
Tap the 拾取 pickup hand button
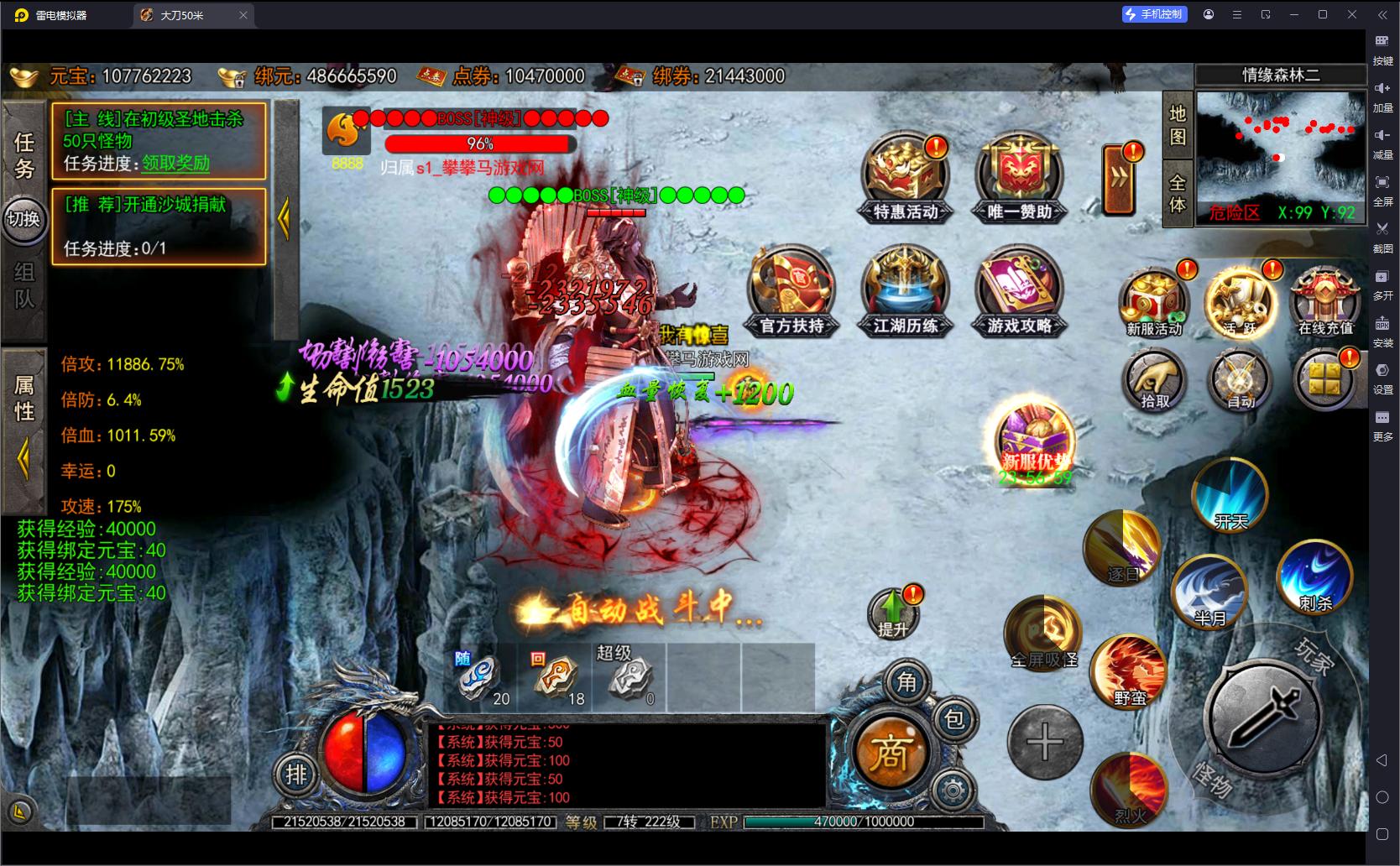tap(1154, 382)
